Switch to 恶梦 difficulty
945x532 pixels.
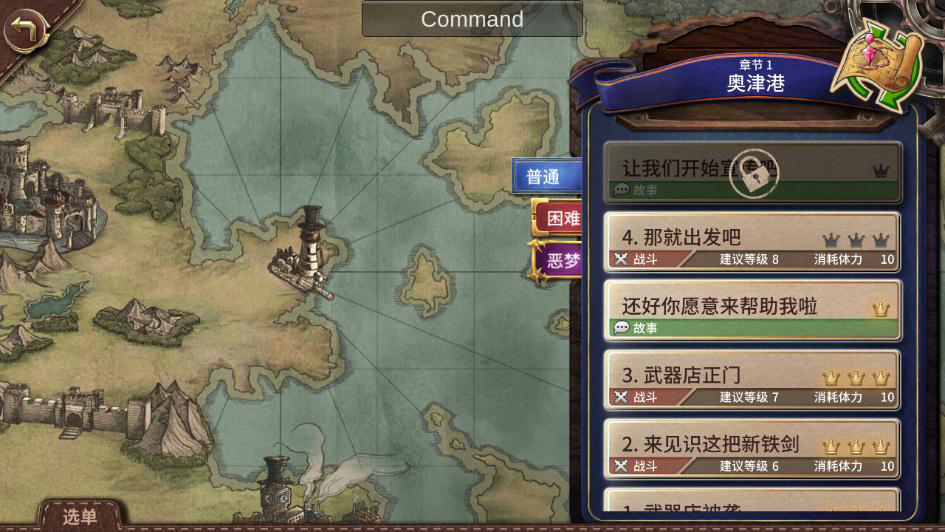(x=558, y=261)
